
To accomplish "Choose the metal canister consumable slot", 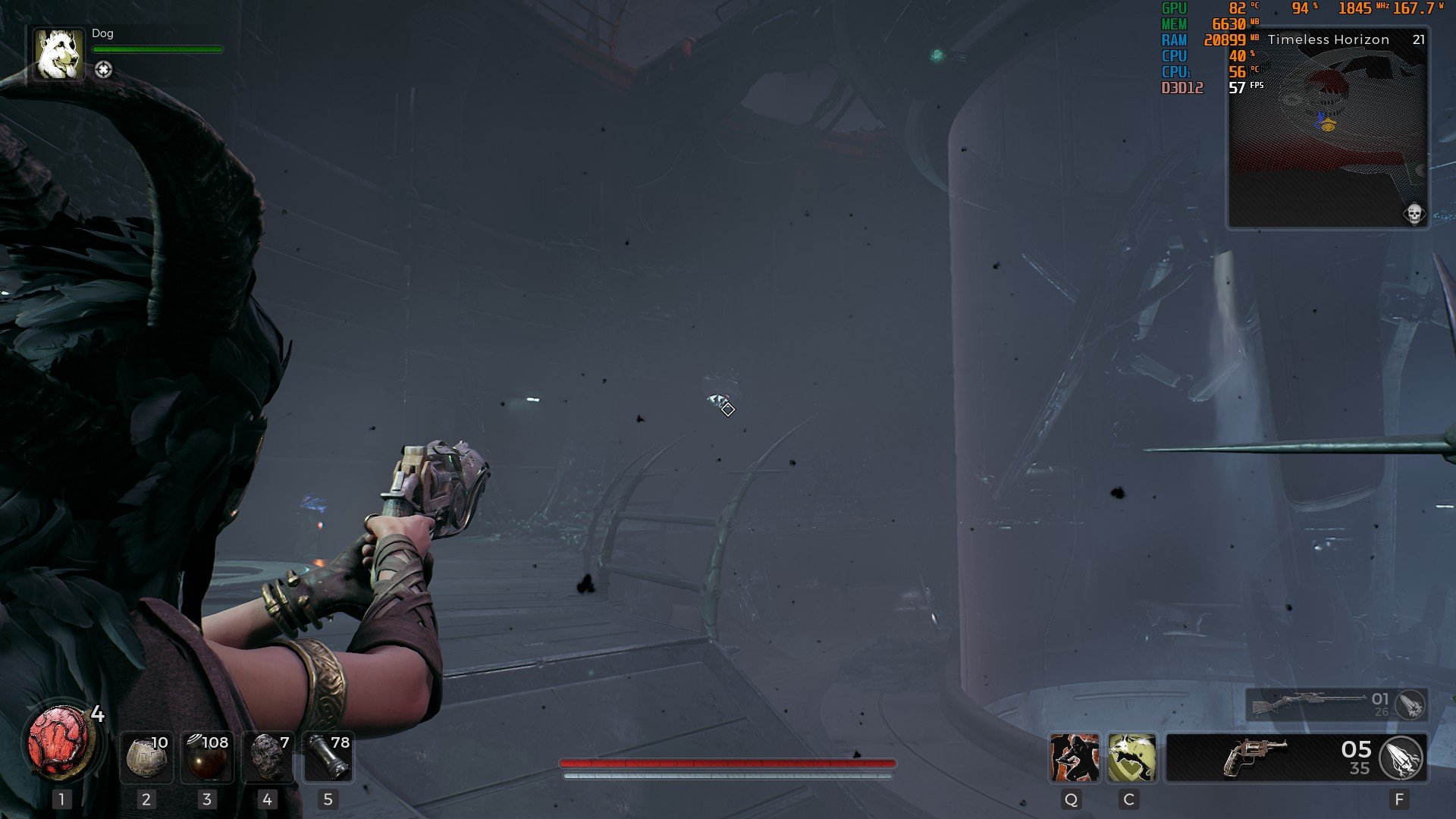I will [328, 757].
